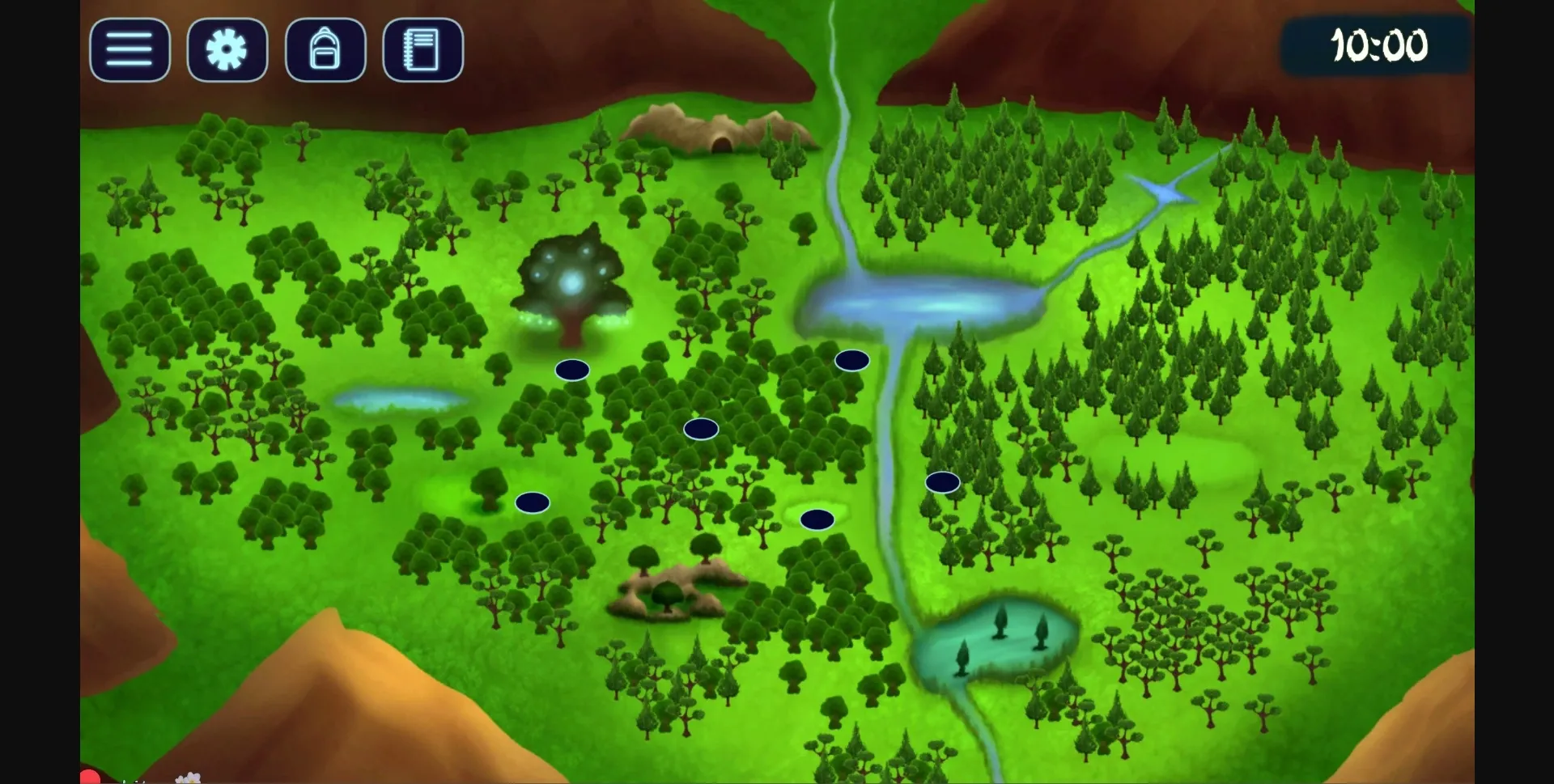Open the hamburger main menu
Image resolution: width=1554 pixels, height=784 pixels.
coord(129,50)
